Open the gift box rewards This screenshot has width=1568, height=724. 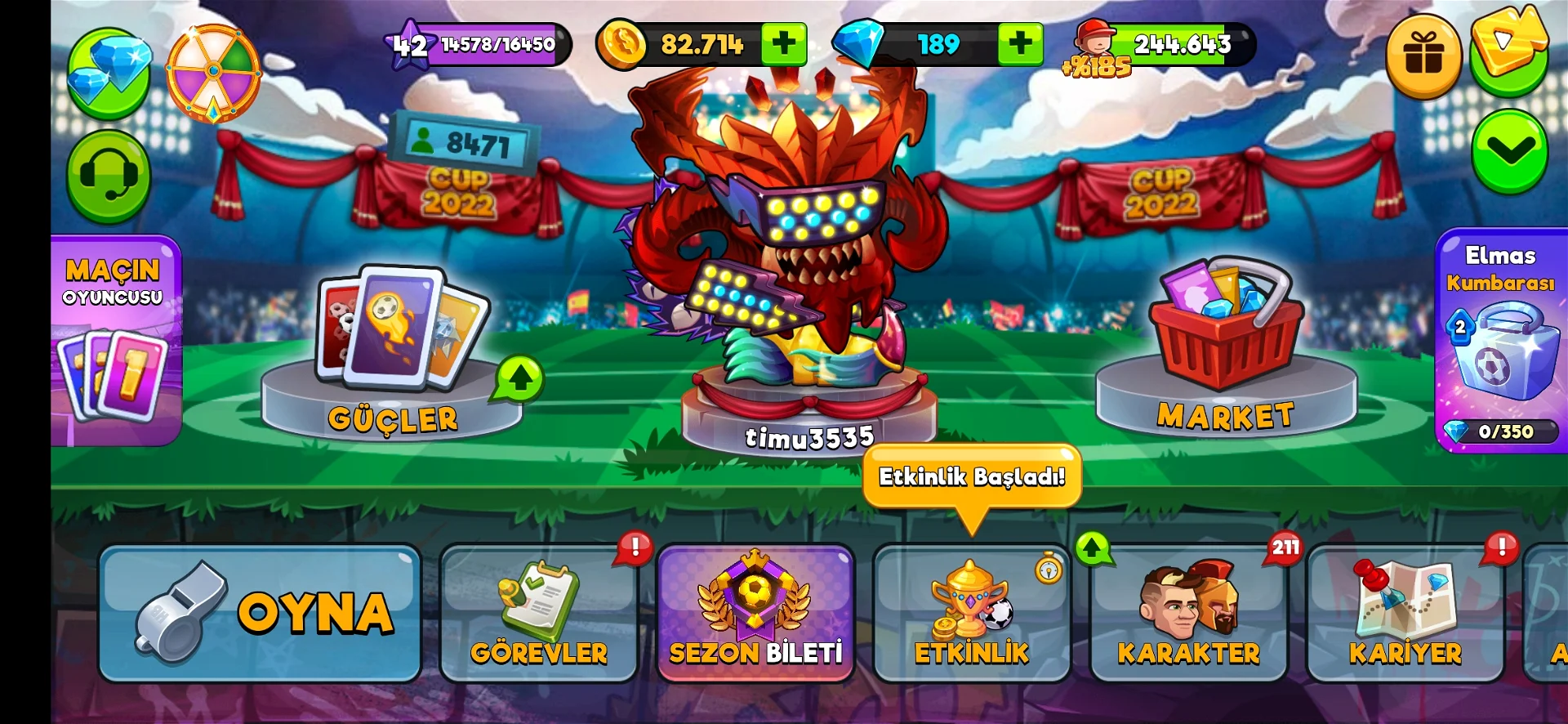coord(1423,56)
